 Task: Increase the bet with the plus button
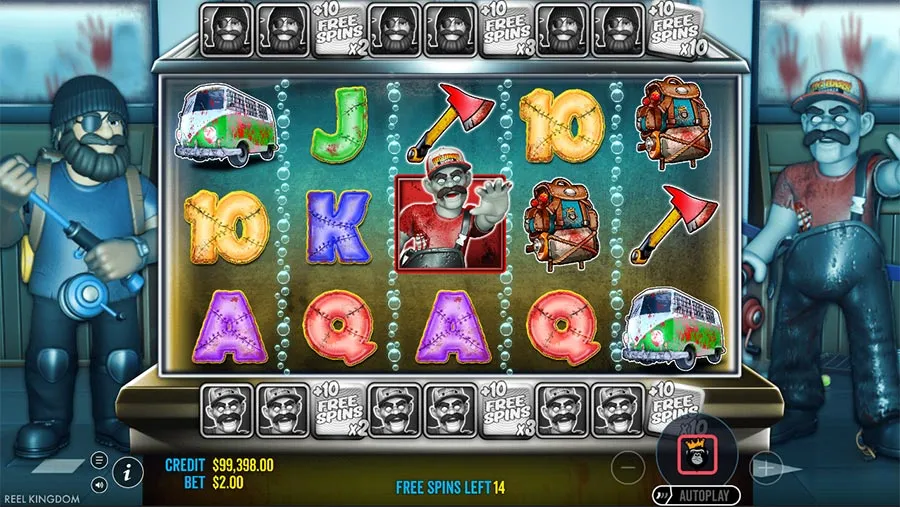point(766,466)
